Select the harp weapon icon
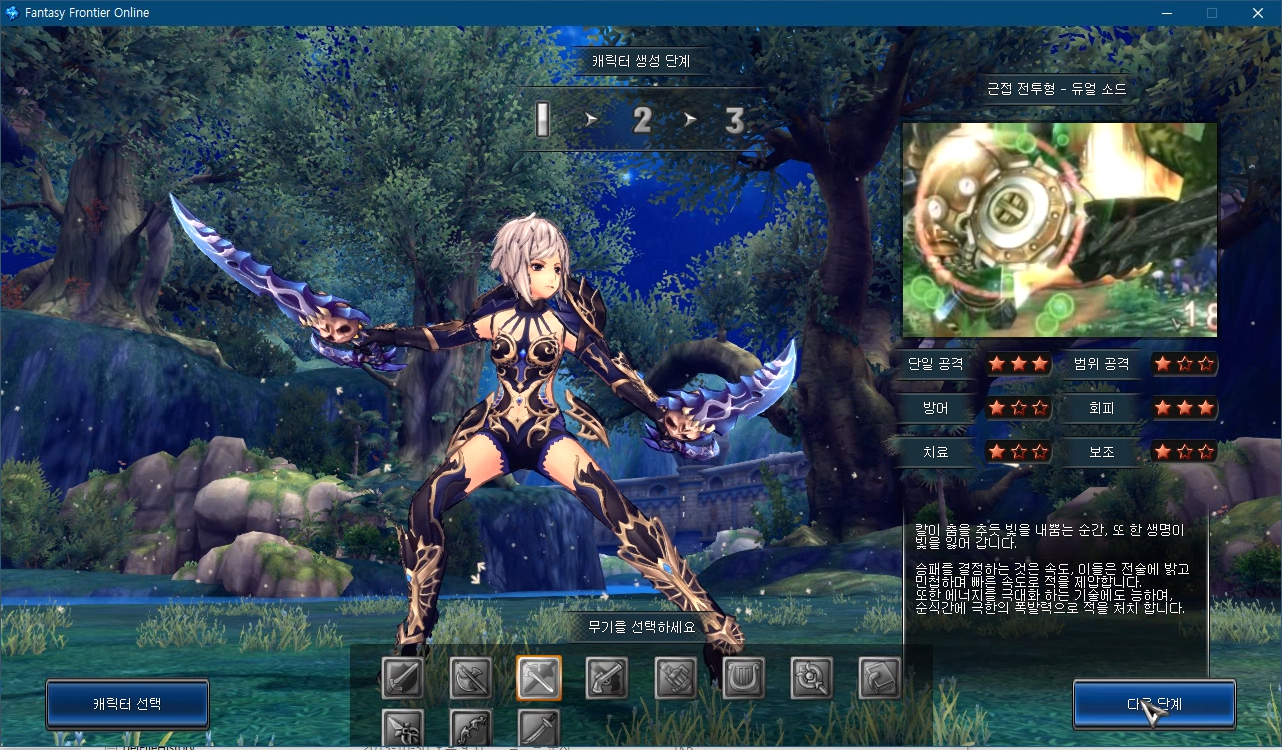1282x750 pixels. 743,678
